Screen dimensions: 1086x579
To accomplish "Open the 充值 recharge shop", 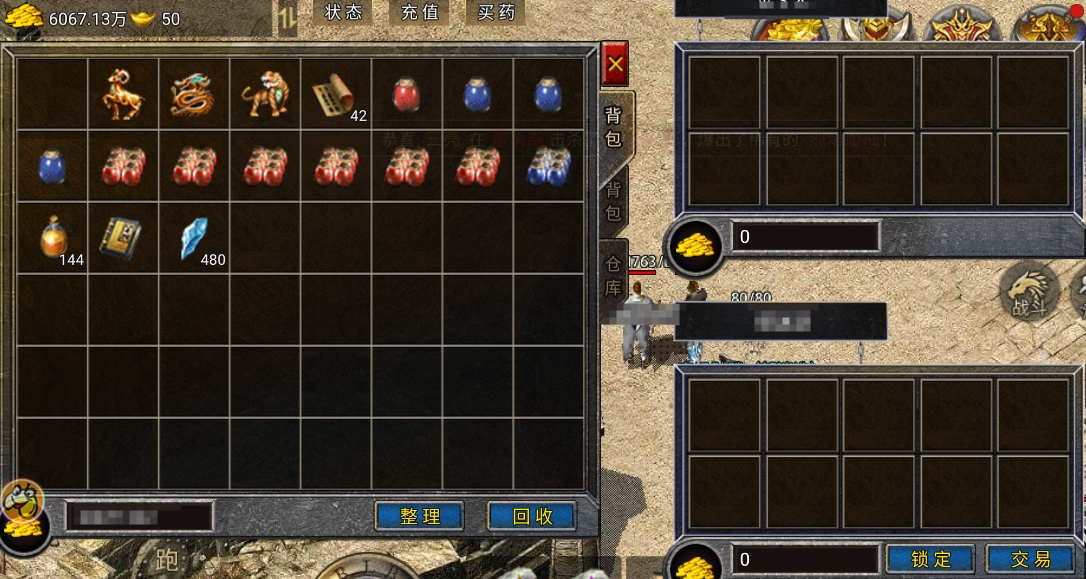I will 418,13.
